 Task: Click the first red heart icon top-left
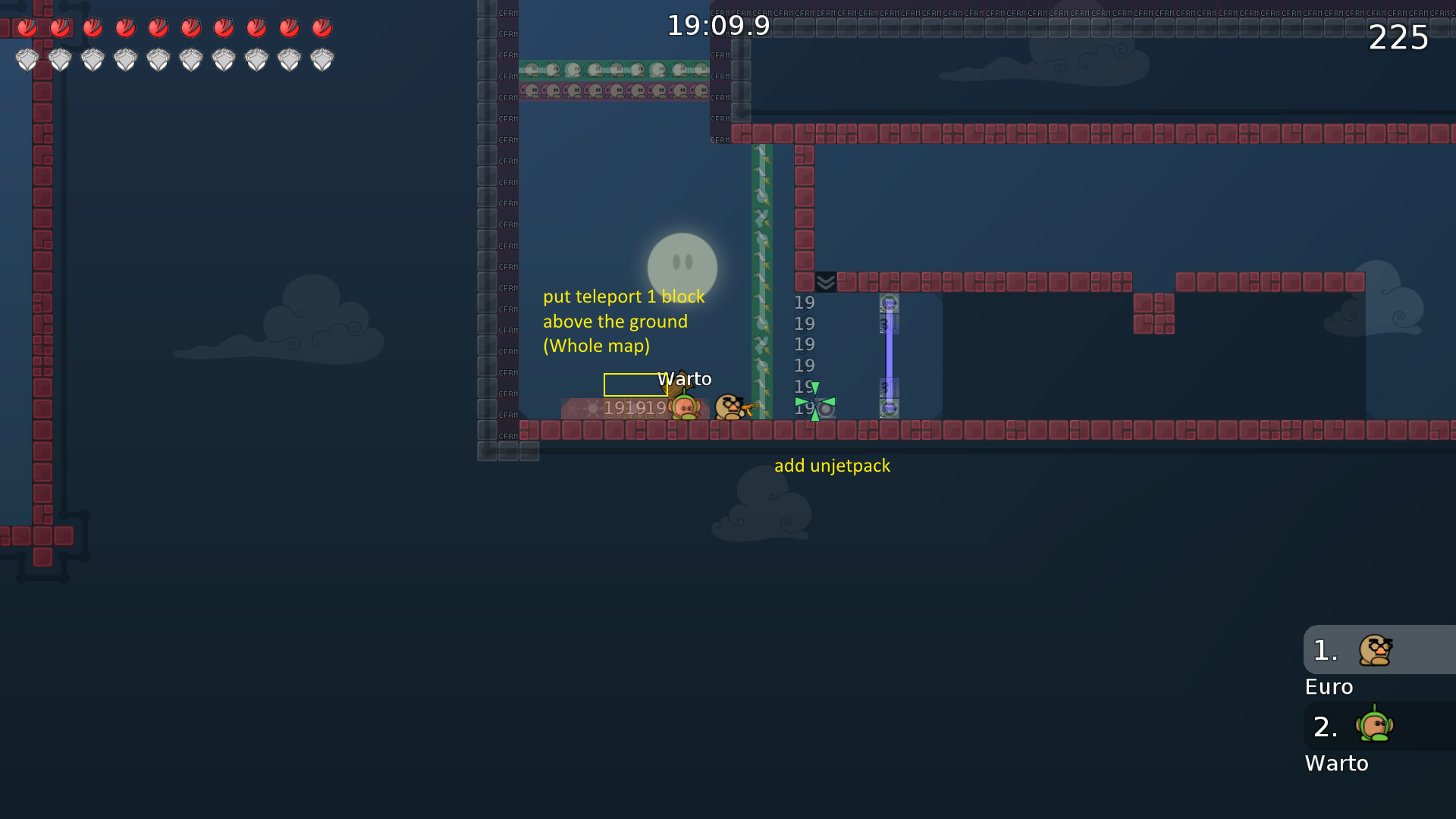28,27
